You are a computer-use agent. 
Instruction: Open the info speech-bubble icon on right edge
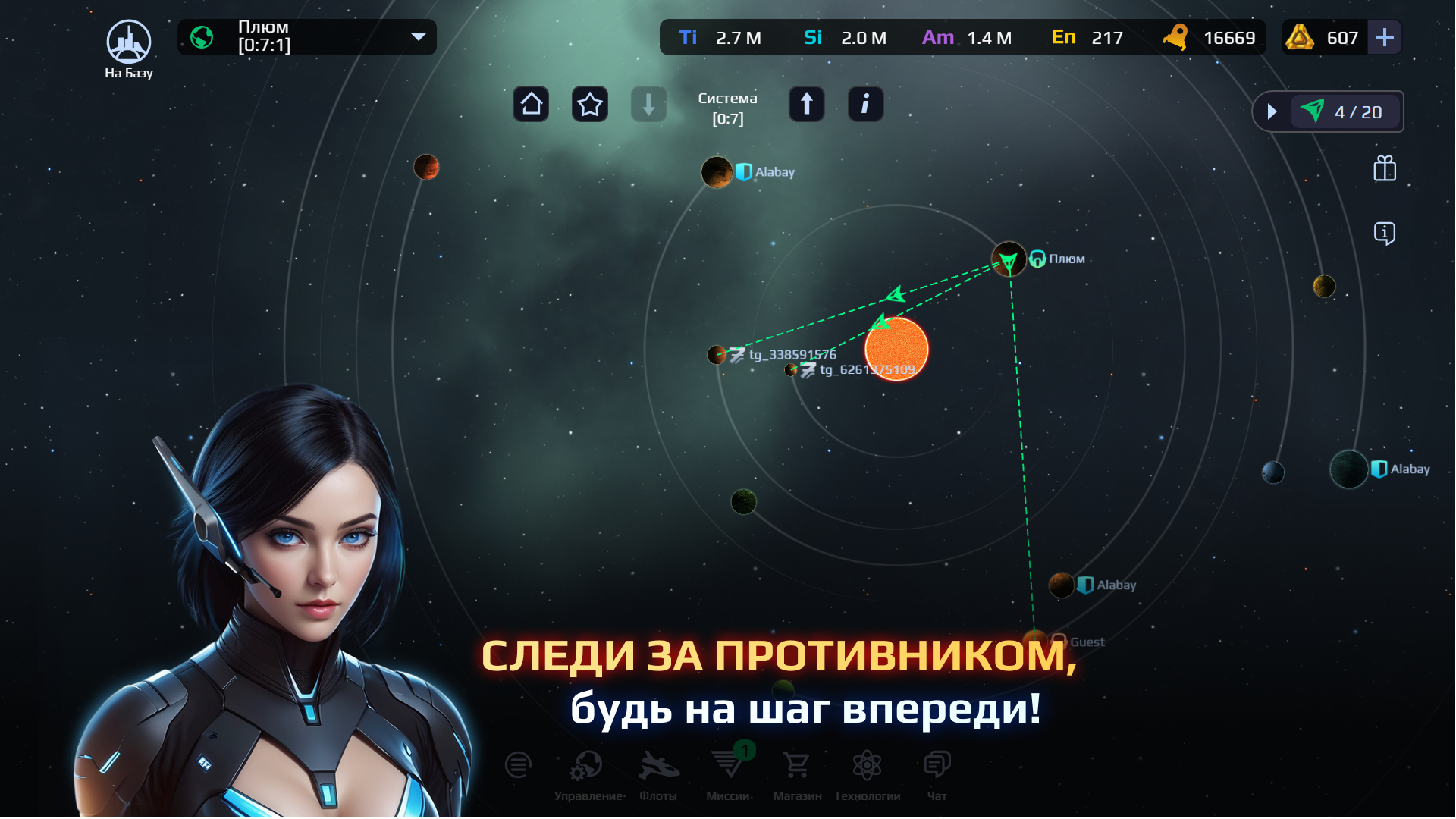1384,234
